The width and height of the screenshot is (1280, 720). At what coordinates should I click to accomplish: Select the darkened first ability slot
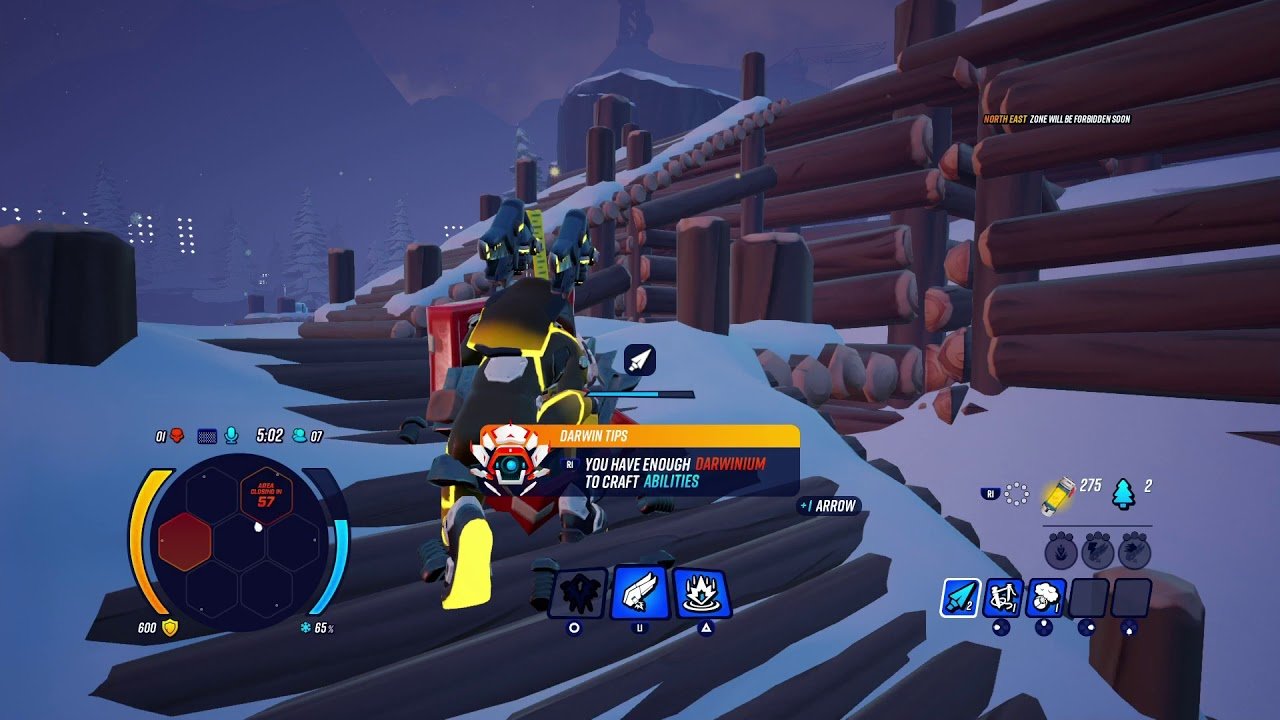(577, 593)
